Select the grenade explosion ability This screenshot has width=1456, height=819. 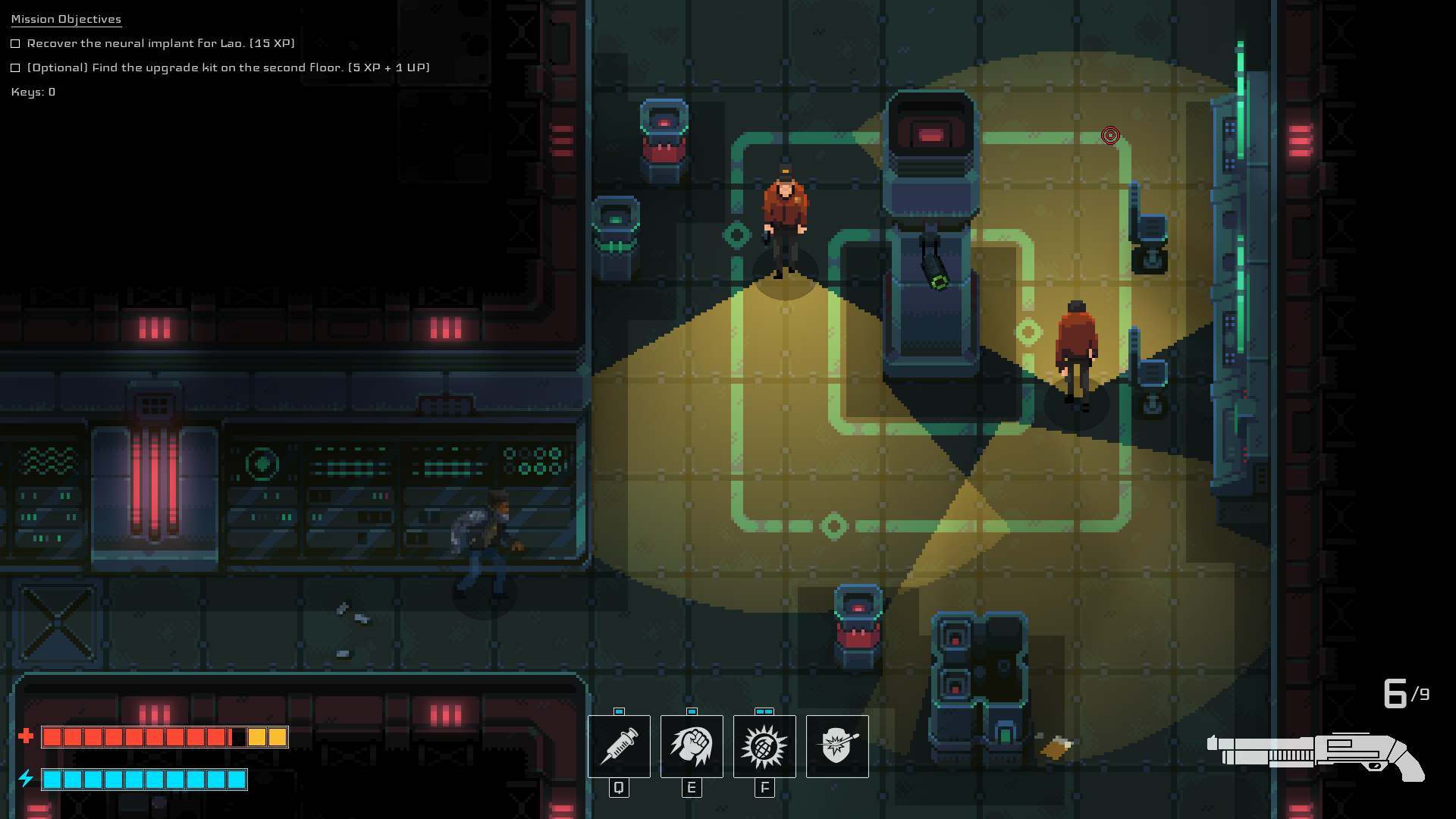coord(764,746)
